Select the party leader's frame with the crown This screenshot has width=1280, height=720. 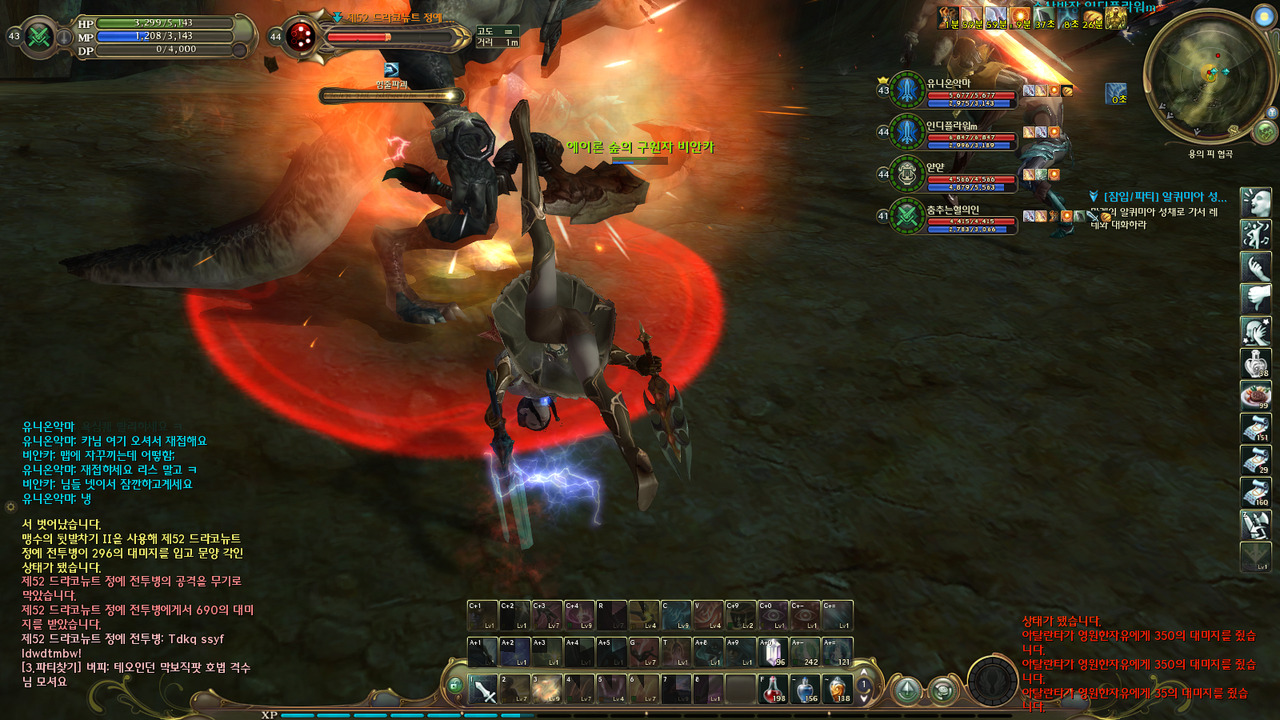[x=950, y=91]
